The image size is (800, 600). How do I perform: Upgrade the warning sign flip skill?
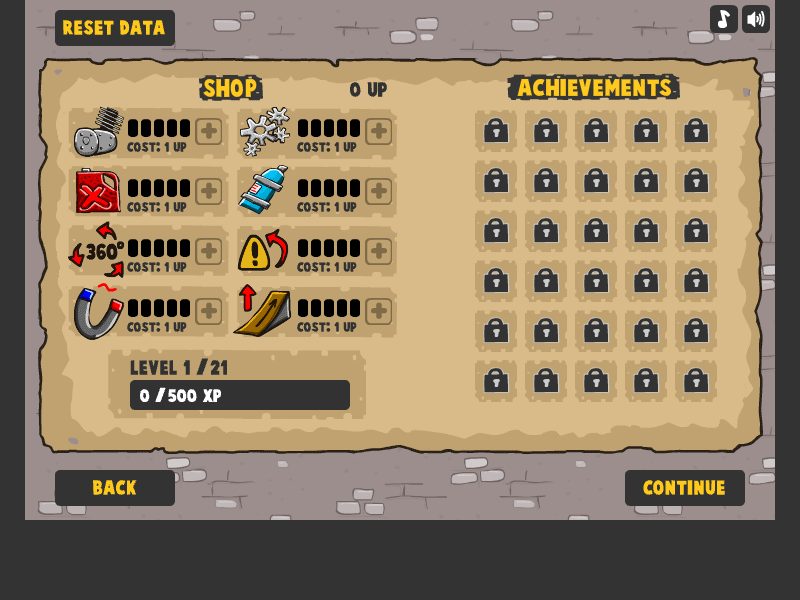click(x=378, y=251)
